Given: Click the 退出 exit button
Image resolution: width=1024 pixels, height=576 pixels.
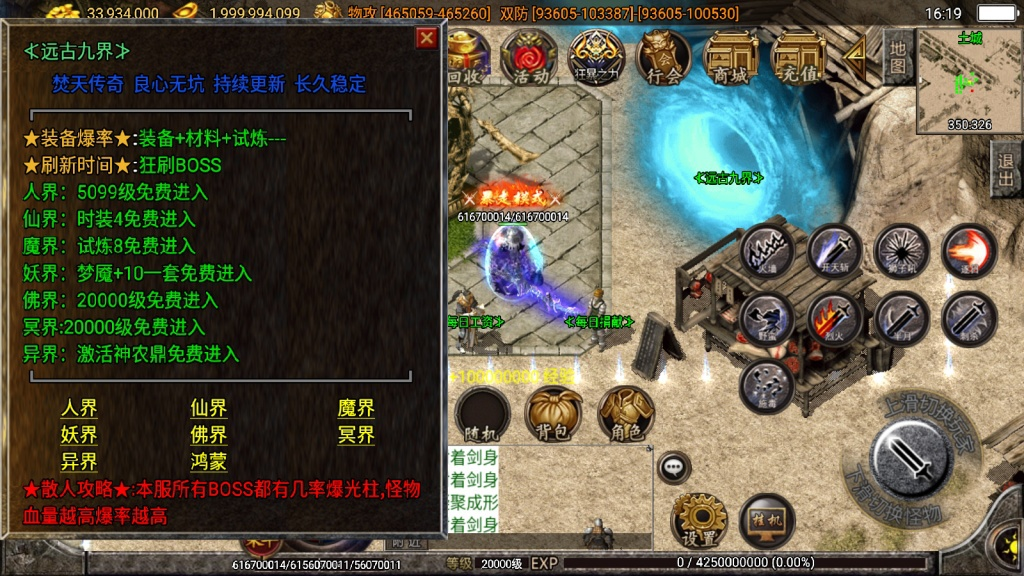Looking at the screenshot, I should pos(1006,169).
